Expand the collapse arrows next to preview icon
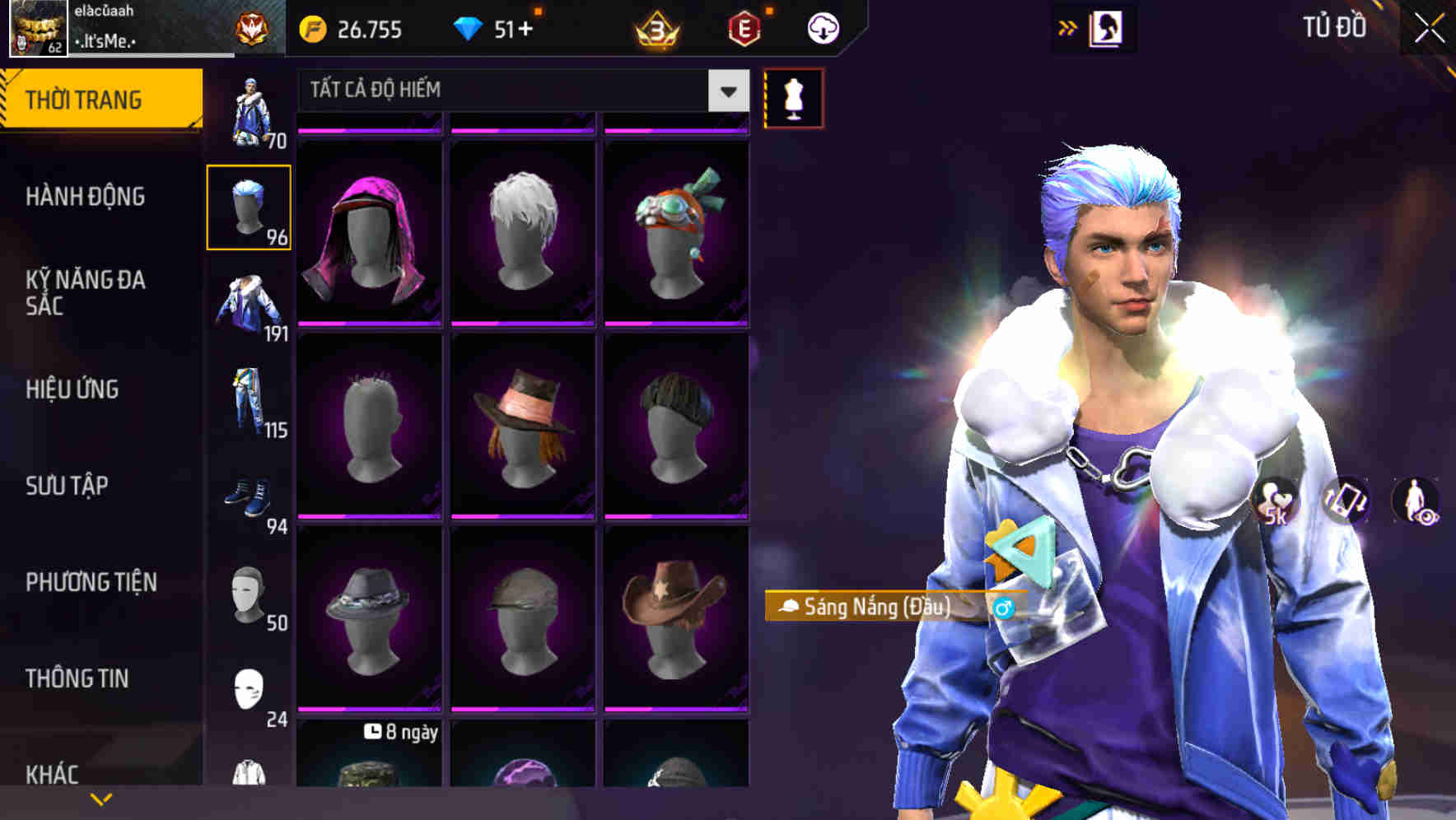The image size is (1456, 820). [x=1068, y=27]
